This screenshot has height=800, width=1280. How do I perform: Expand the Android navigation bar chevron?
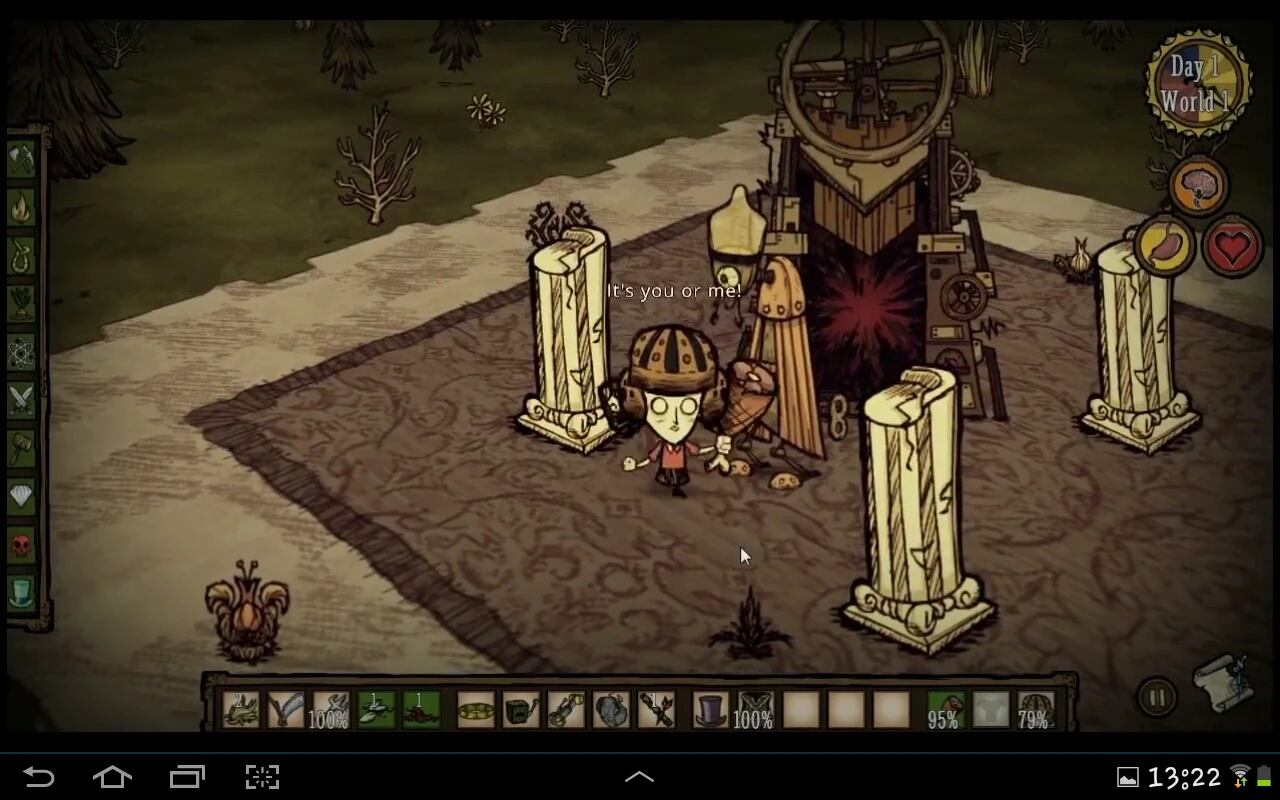point(639,775)
